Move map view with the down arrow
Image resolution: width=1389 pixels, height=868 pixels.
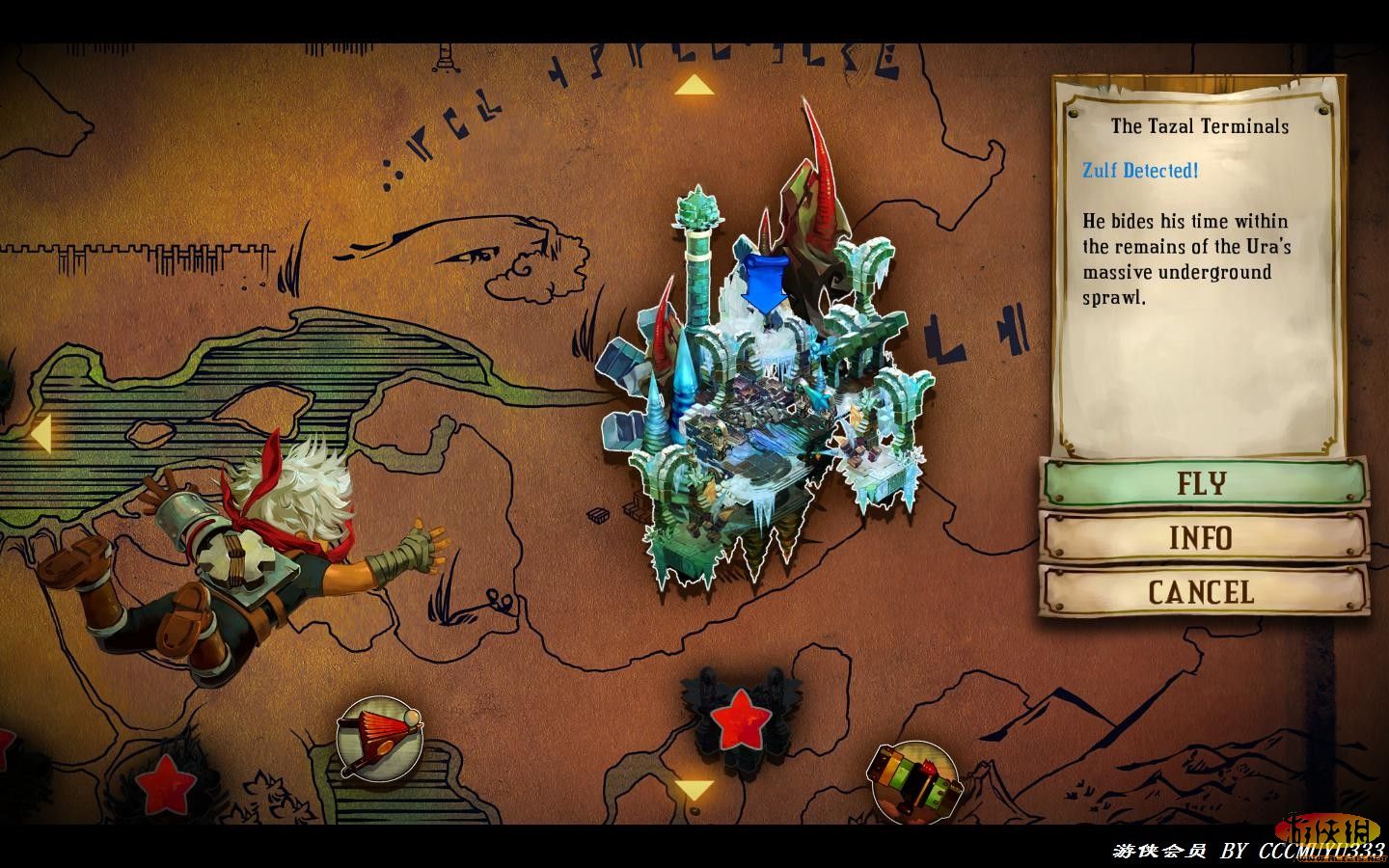click(693, 791)
